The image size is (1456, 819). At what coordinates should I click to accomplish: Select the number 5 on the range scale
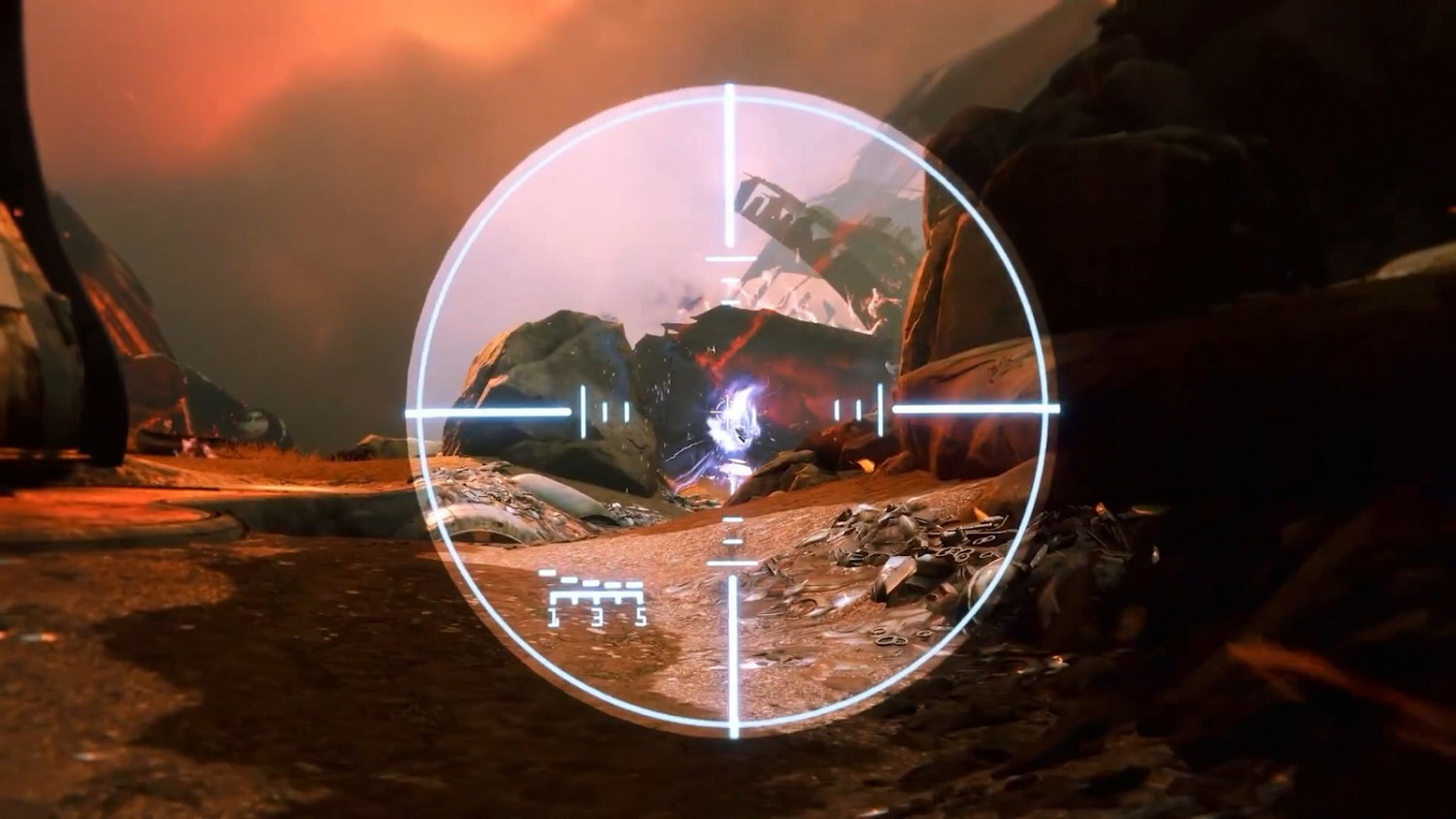642,615
